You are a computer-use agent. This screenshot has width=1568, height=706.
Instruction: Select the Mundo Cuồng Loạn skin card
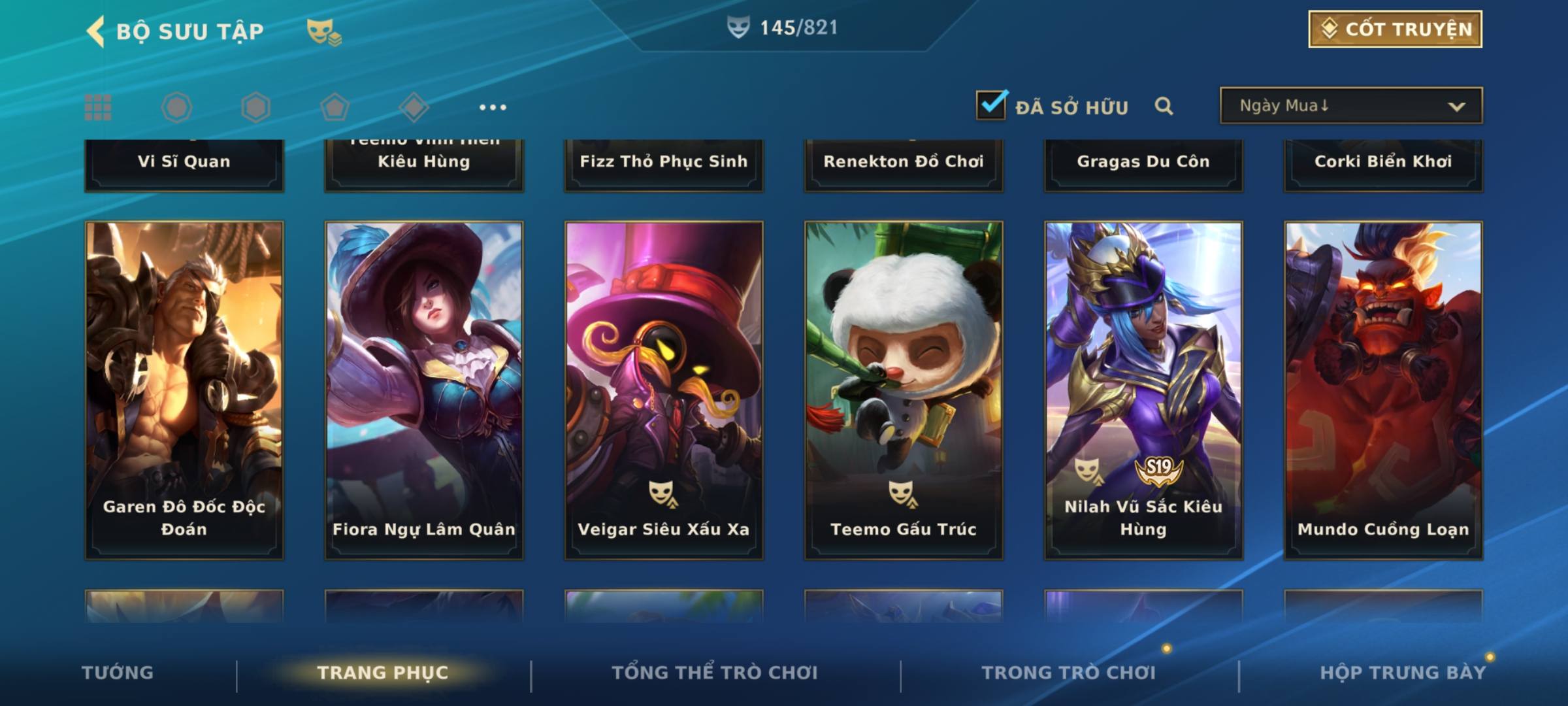coord(1383,390)
